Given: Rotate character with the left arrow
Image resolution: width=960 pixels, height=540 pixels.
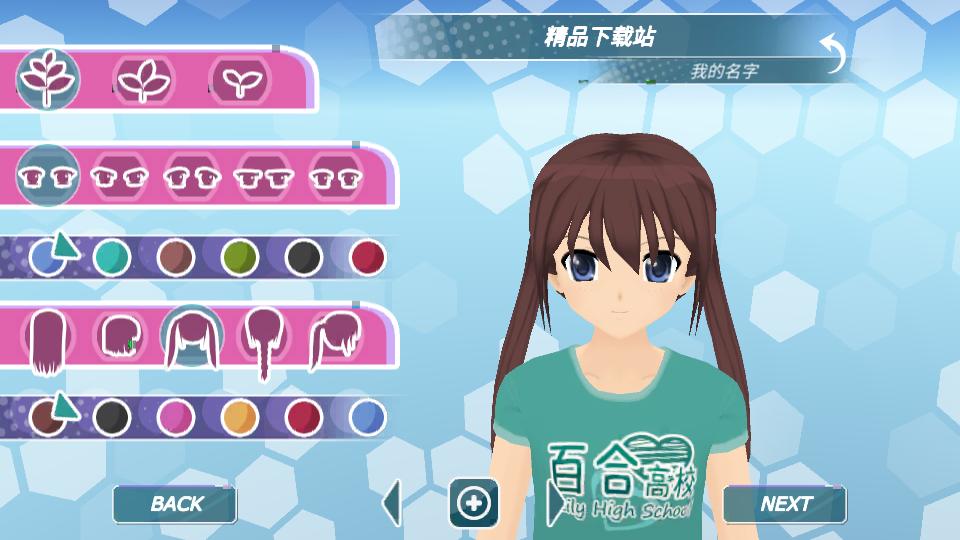Looking at the screenshot, I should (x=392, y=503).
